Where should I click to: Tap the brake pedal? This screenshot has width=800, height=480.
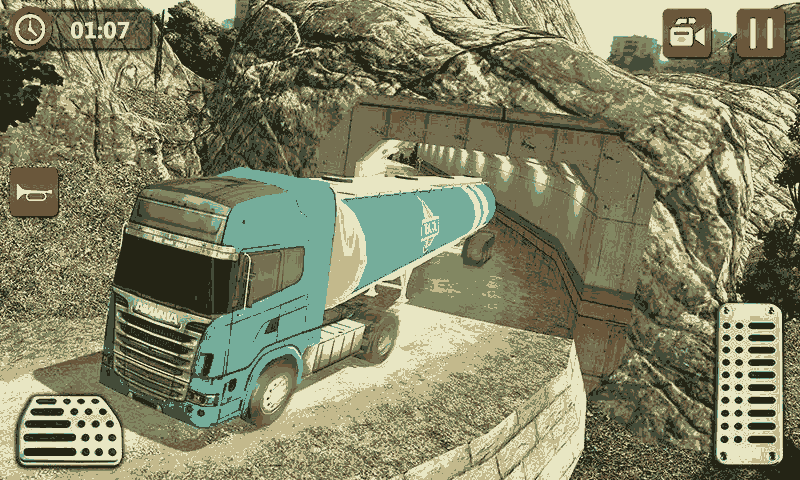(x=69, y=429)
